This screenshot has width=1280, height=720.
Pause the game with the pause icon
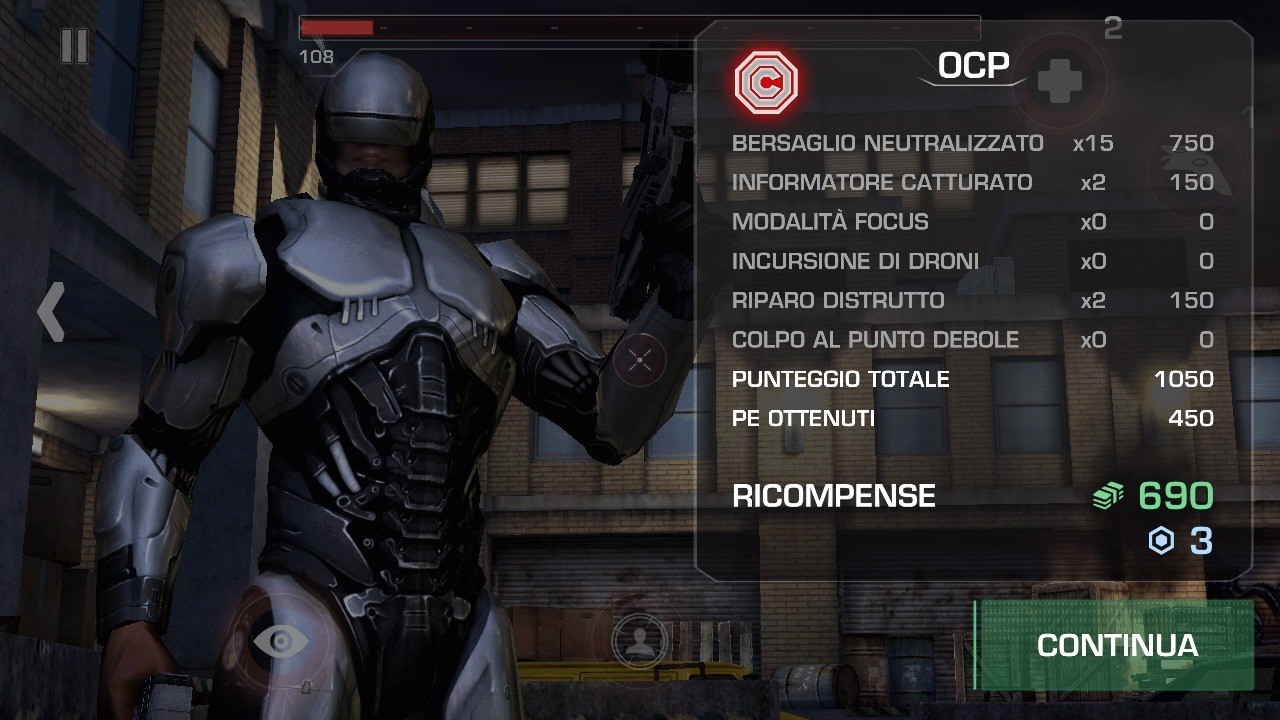pos(74,46)
